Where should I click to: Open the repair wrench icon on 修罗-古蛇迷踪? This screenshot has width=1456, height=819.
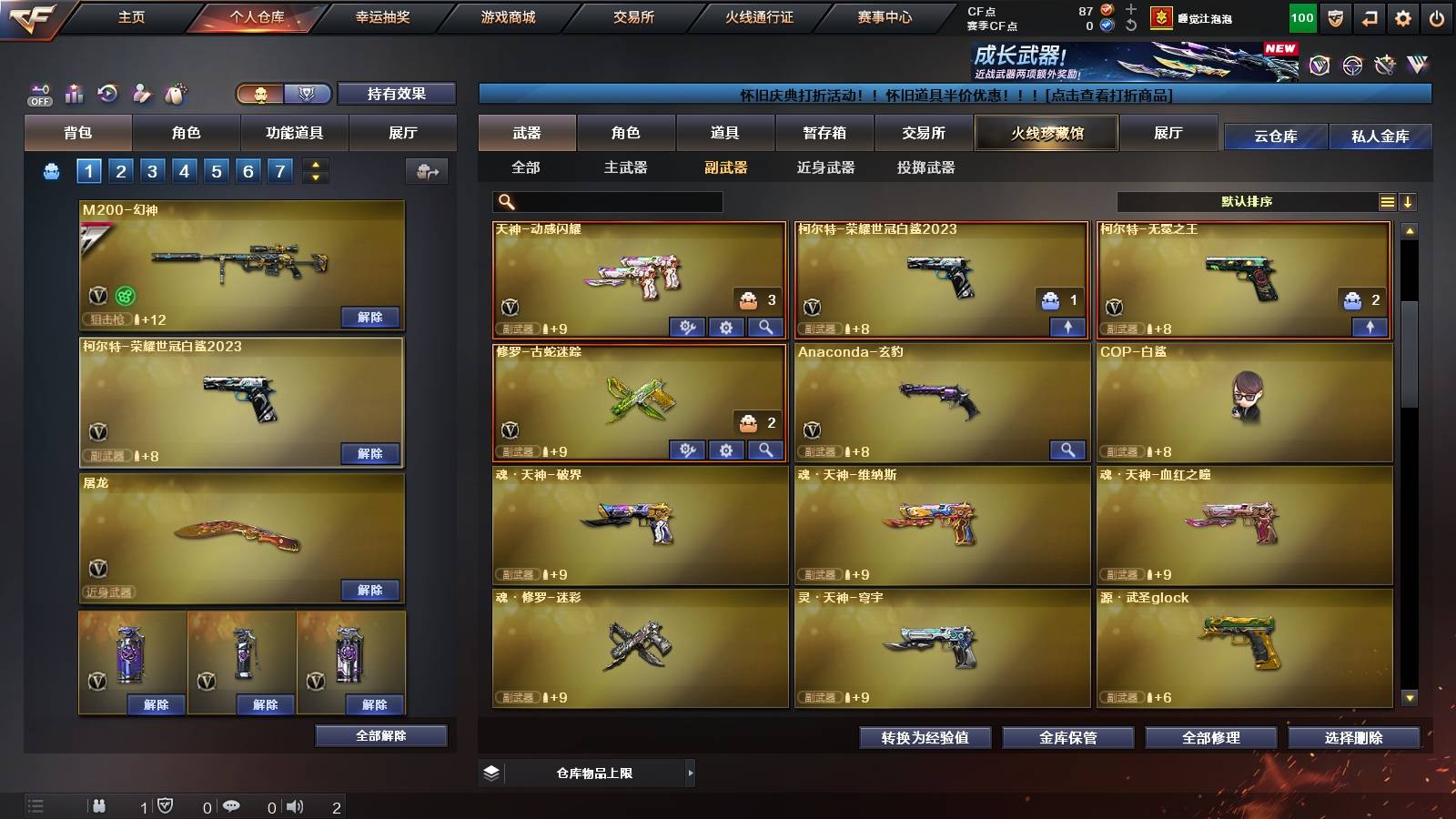[689, 450]
